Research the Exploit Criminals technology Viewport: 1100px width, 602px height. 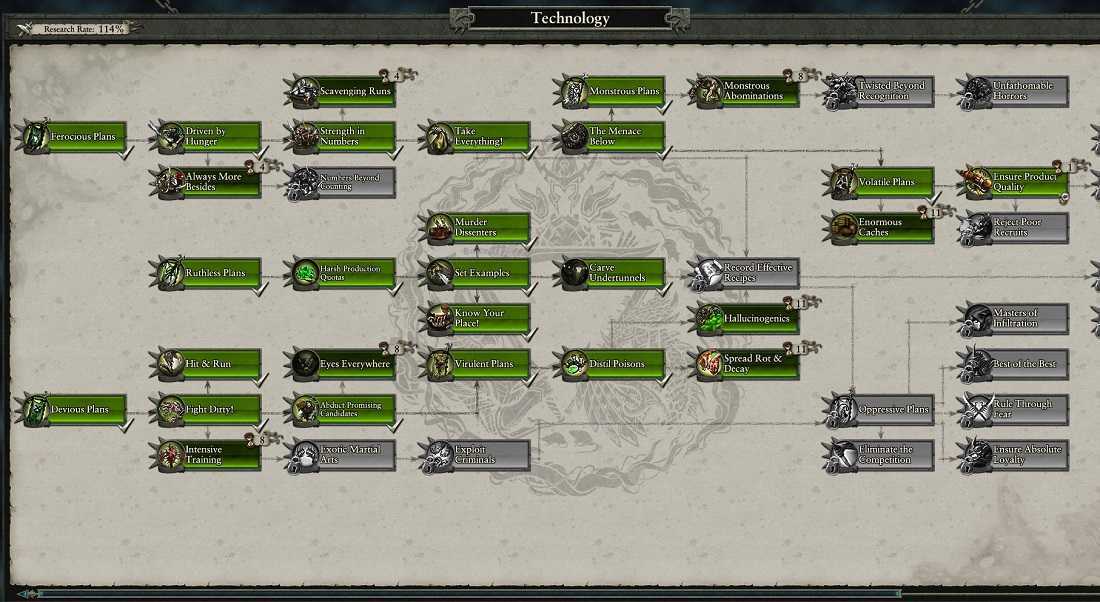coord(480,455)
